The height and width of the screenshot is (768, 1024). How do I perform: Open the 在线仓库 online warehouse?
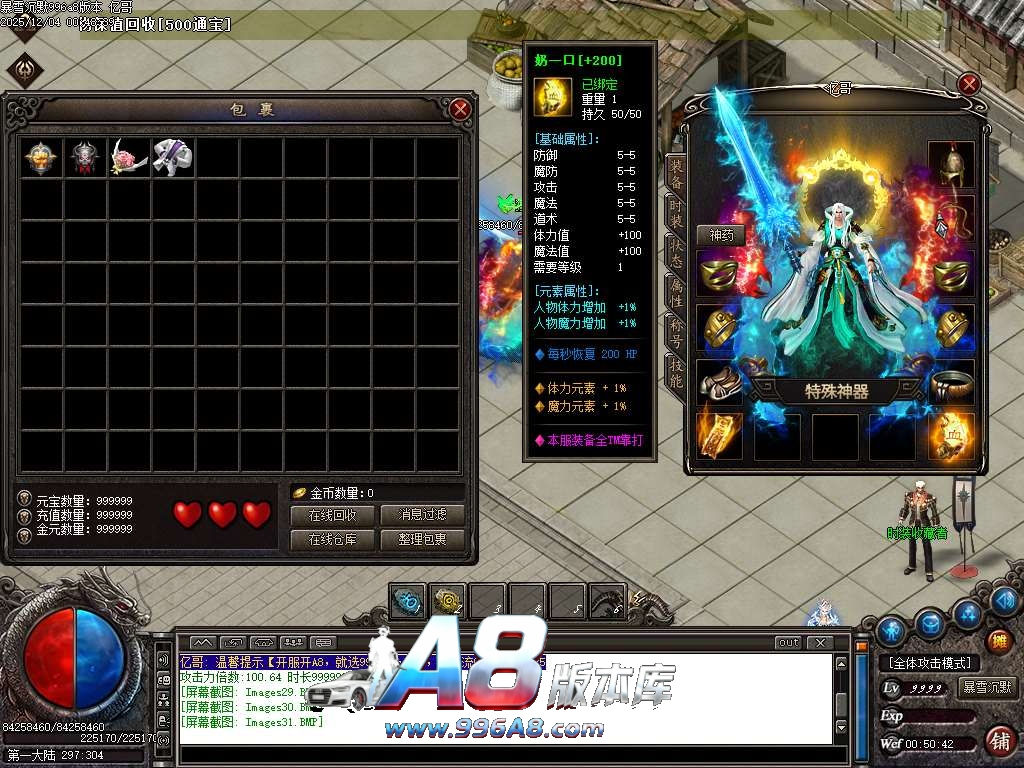tap(333, 540)
